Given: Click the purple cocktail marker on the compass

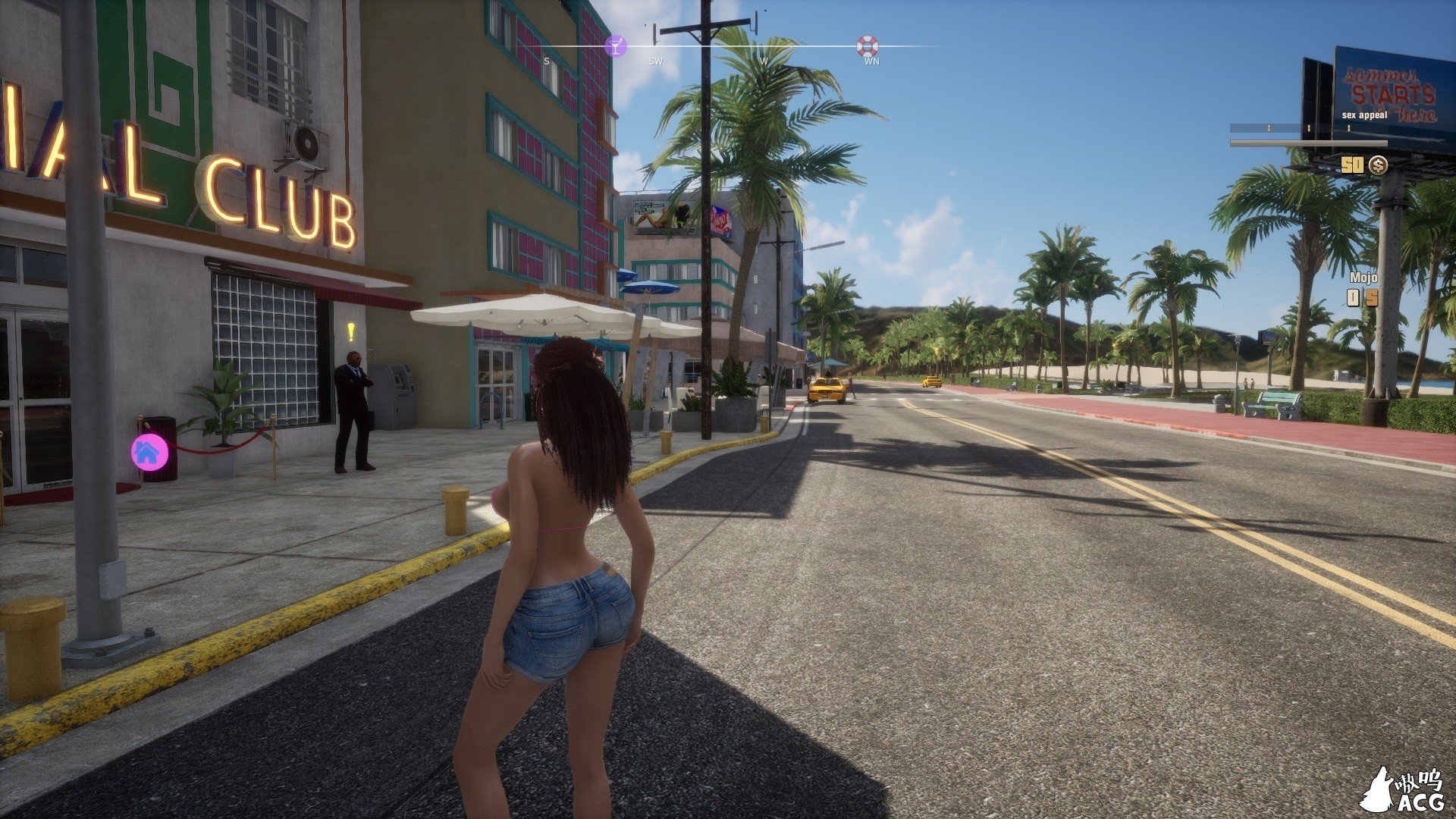Looking at the screenshot, I should coord(616,45).
